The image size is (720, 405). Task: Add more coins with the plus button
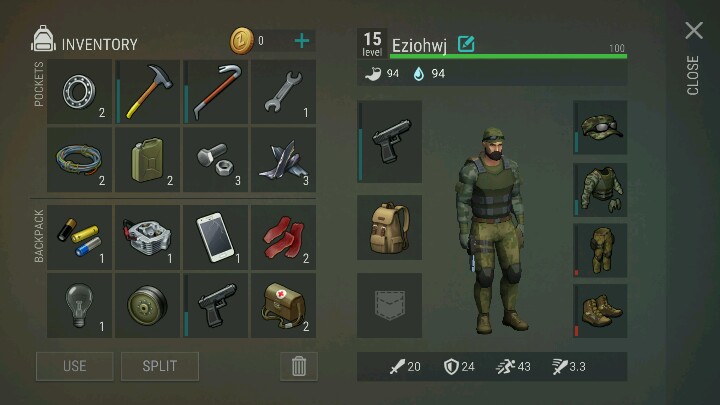[x=302, y=41]
